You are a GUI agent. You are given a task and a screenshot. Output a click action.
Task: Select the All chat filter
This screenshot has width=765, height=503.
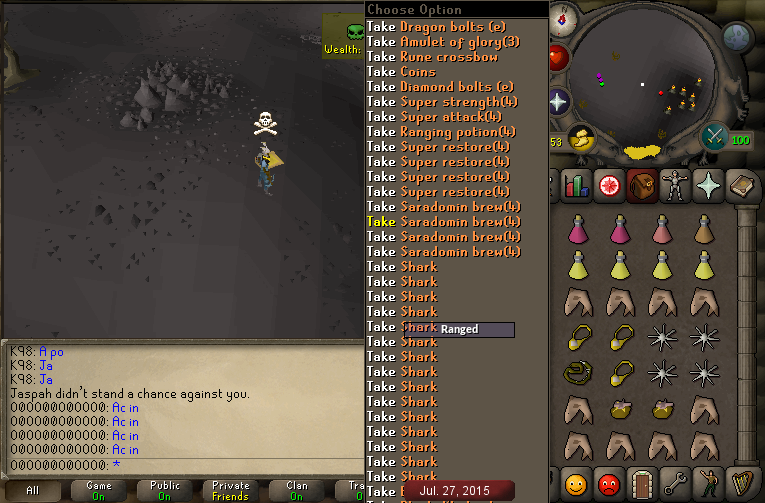pyautogui.click(x=33, y=490)
